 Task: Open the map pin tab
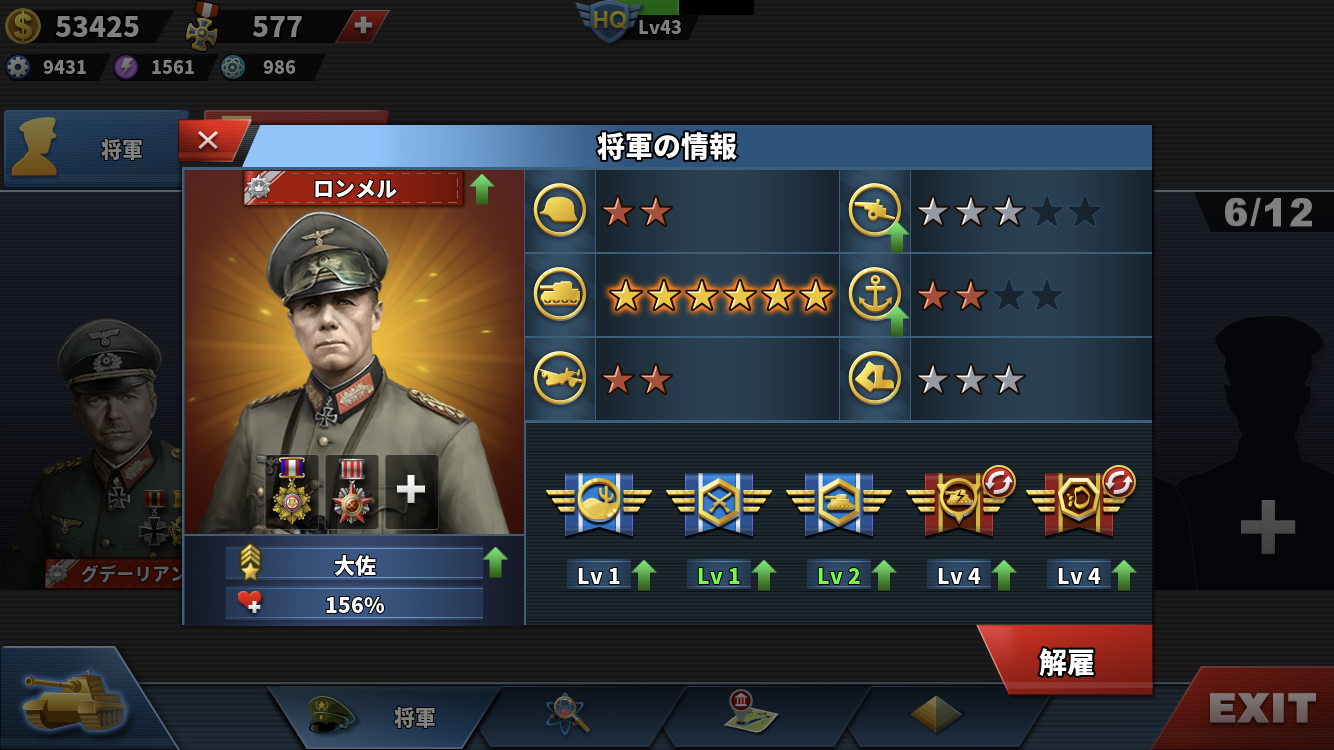coord(750,712)
